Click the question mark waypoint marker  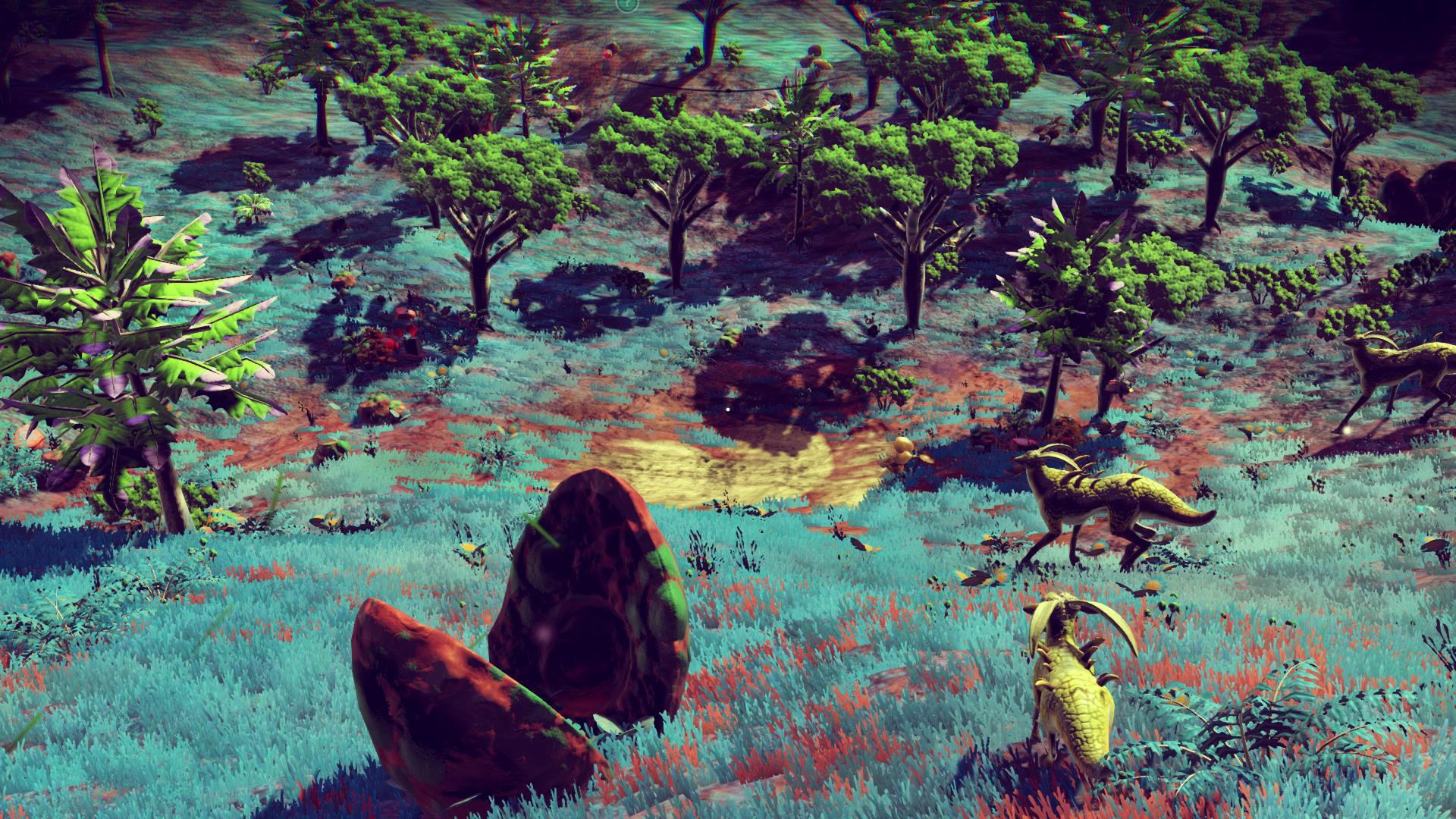point(626,5)
